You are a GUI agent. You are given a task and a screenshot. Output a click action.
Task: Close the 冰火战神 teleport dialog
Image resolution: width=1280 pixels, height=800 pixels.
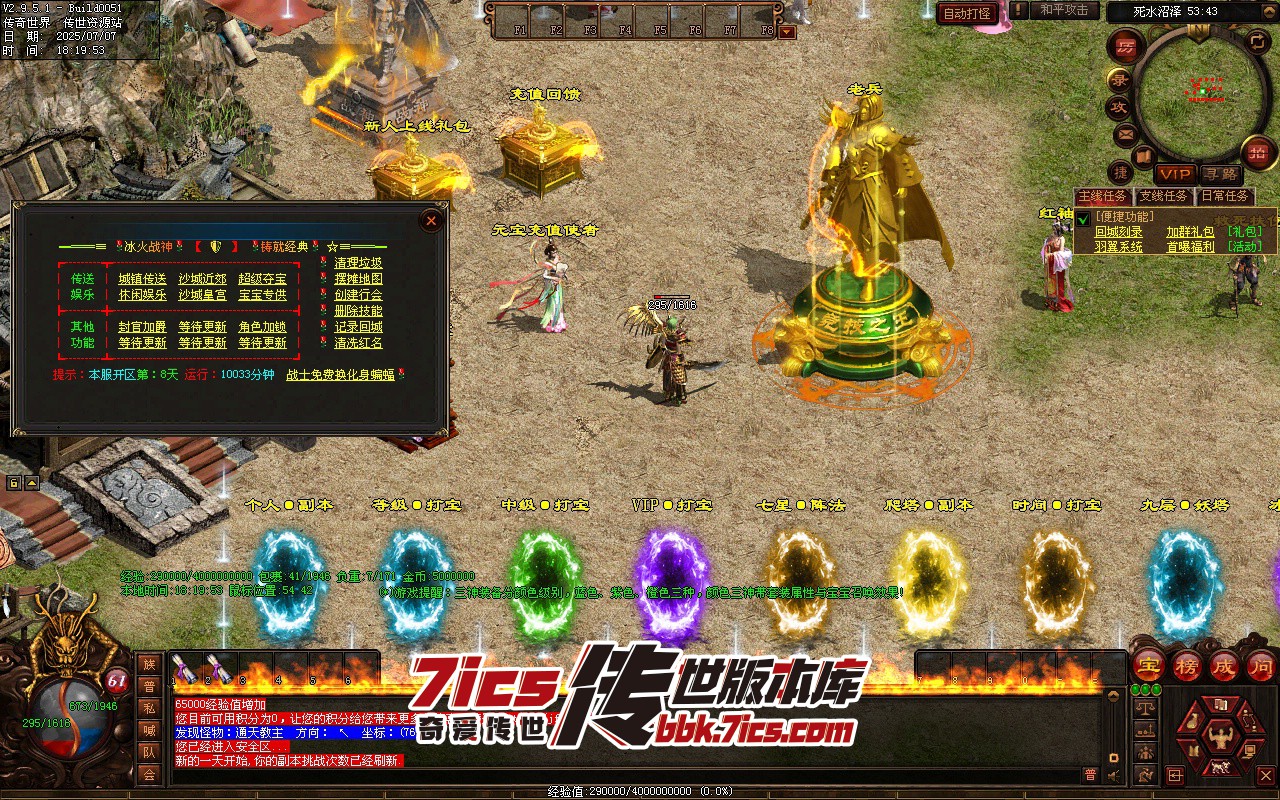click(x=431, y=220)
